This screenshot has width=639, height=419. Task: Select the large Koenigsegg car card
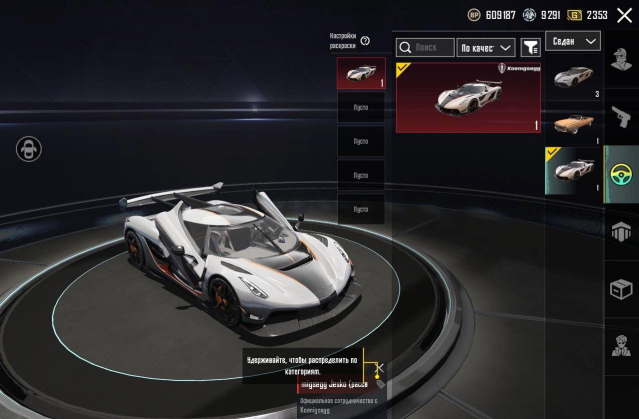click(x=468, y=96)
